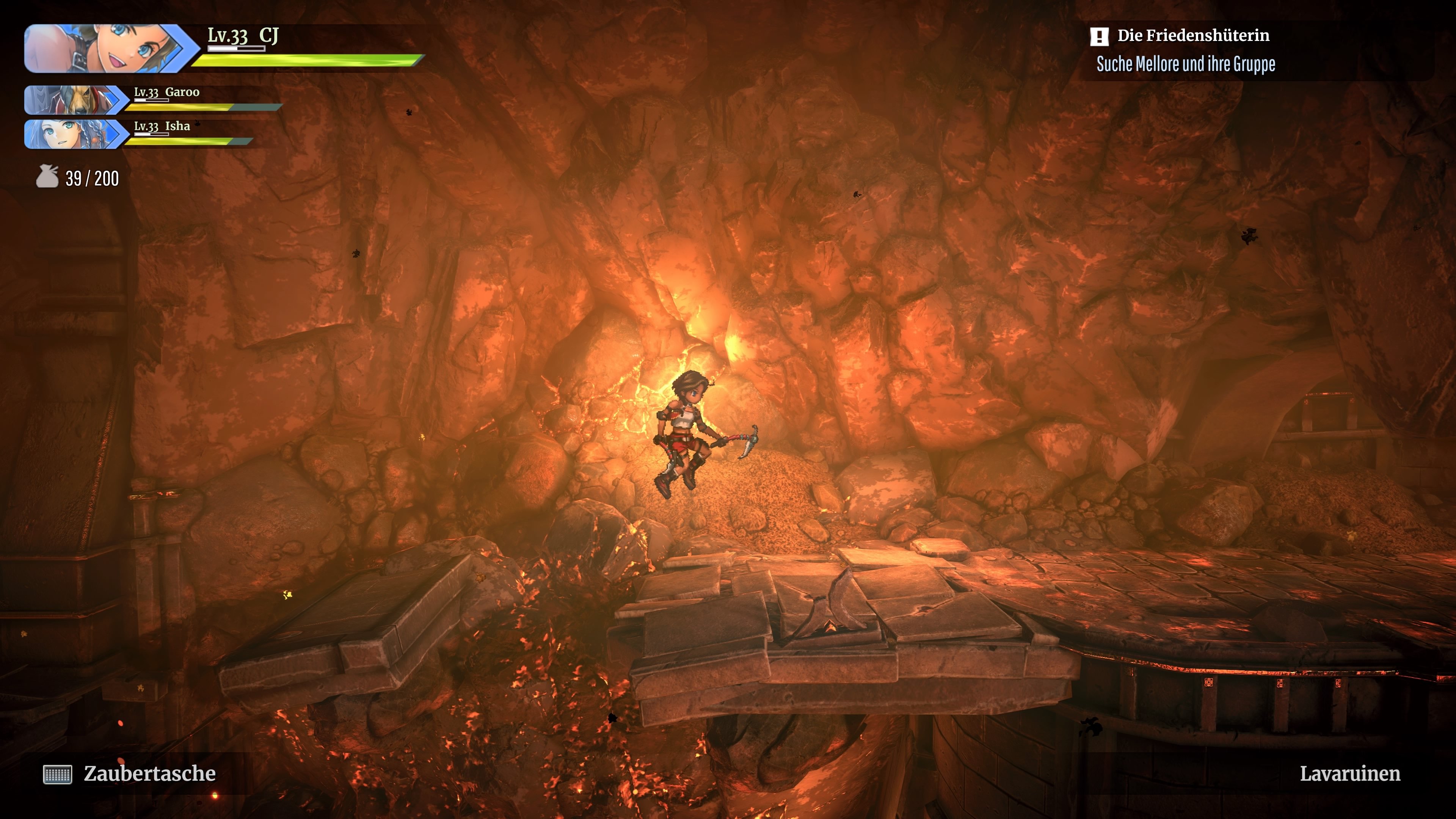
Task: Click the inventory bag capacity icon
Action: click(x=47, y=177)
